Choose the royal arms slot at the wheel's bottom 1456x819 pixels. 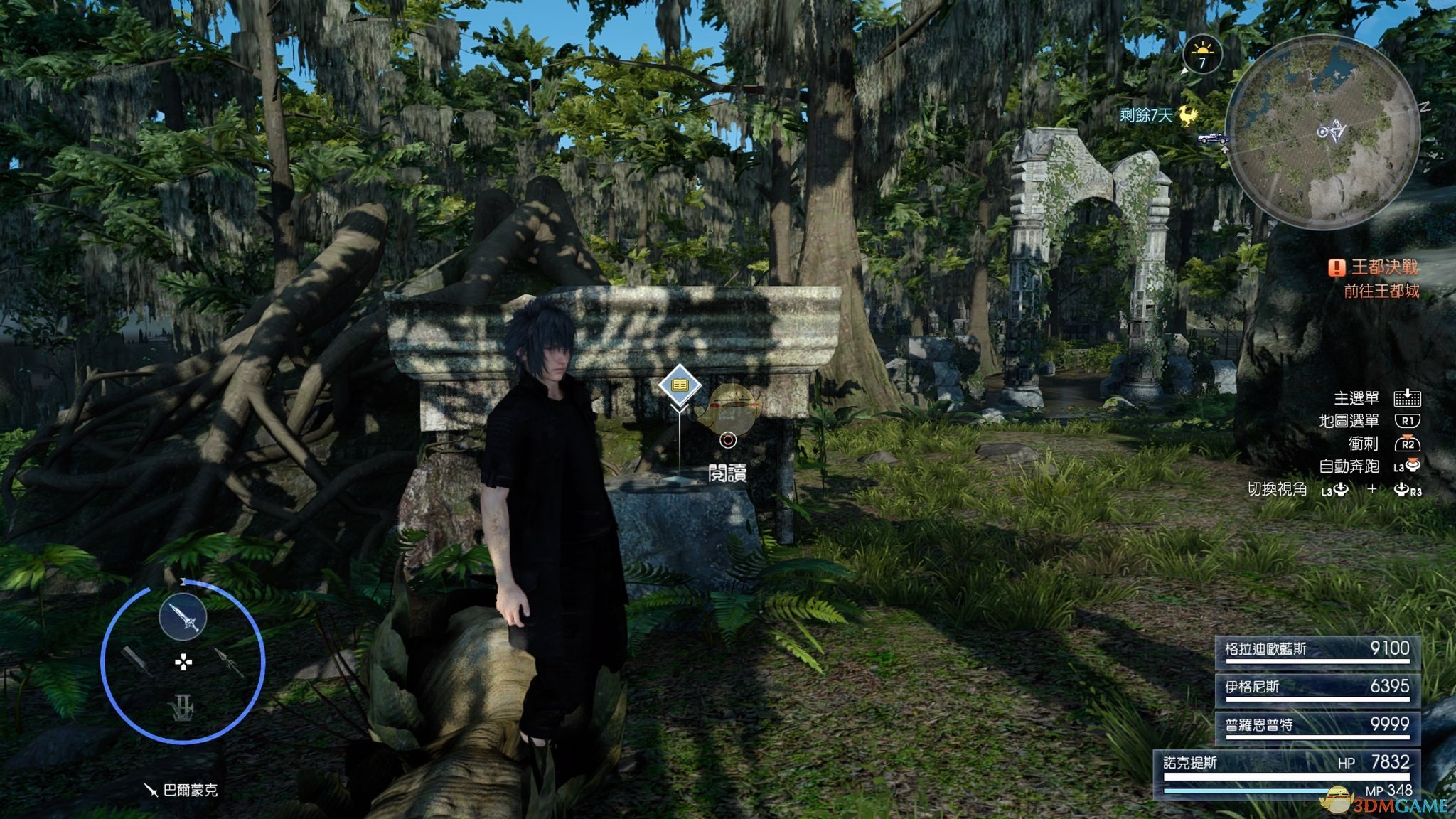click(x=183, y=707)
